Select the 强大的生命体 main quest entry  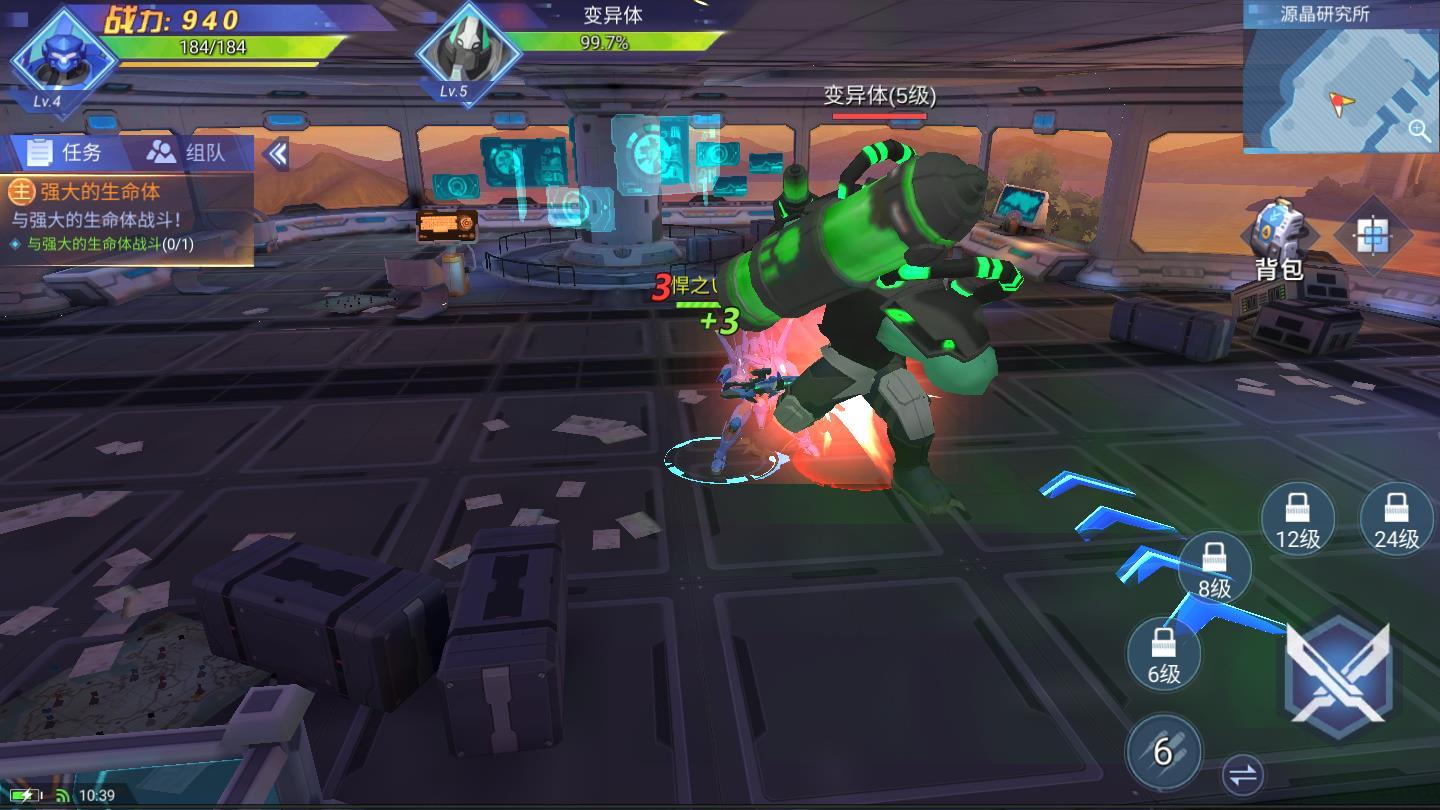pos(100,192)
